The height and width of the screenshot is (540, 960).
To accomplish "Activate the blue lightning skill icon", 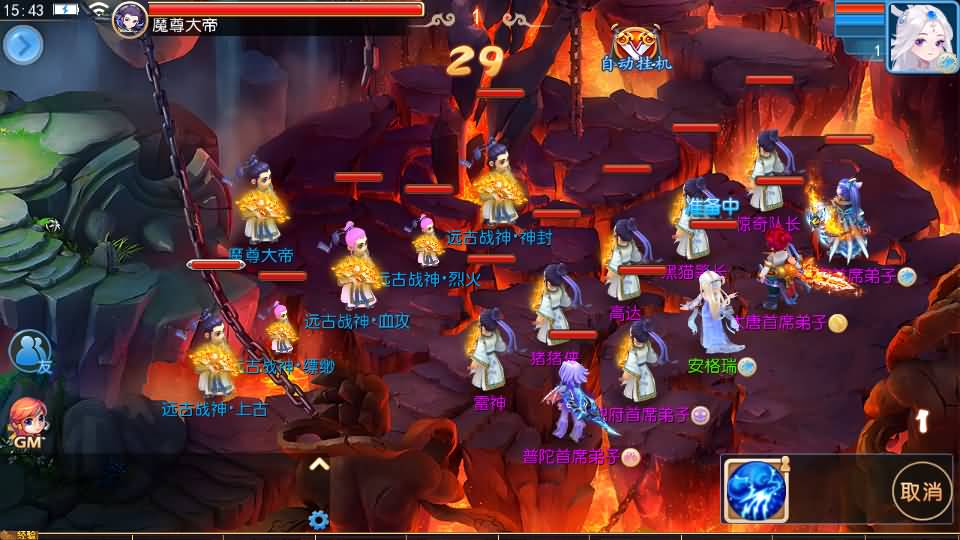I will (x=757, y=491).
